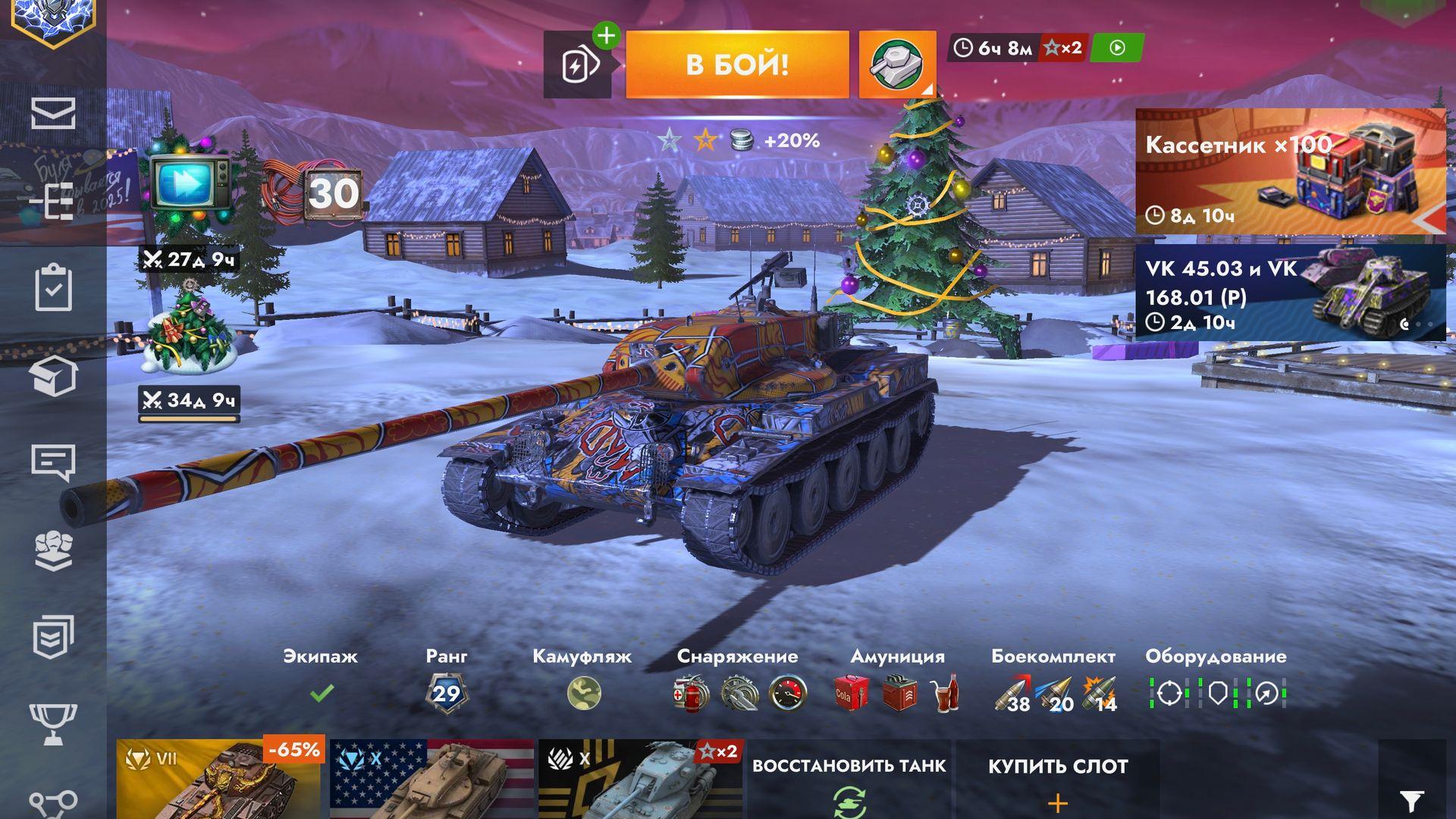Open the mail envelope icon
The image size is (1456, 819).
pos(53,114)
